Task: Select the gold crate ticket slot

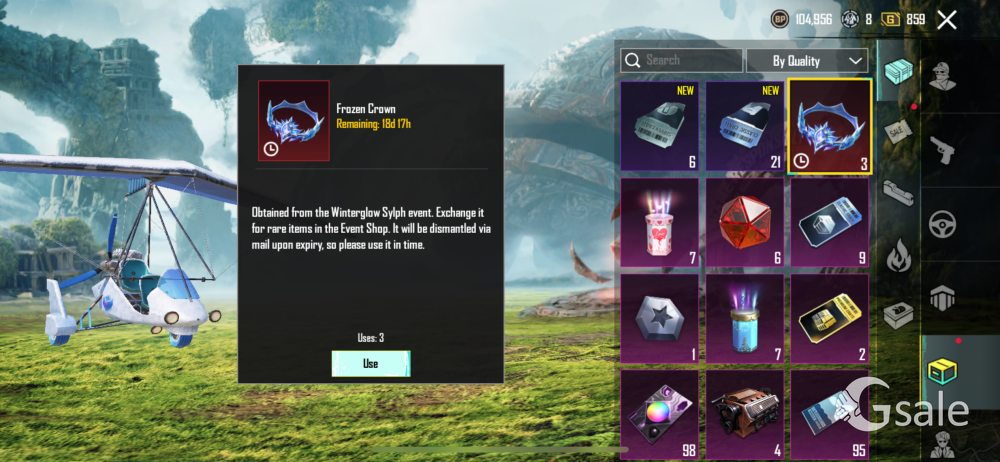Action: pyautogui.click(x=829, y=317)
